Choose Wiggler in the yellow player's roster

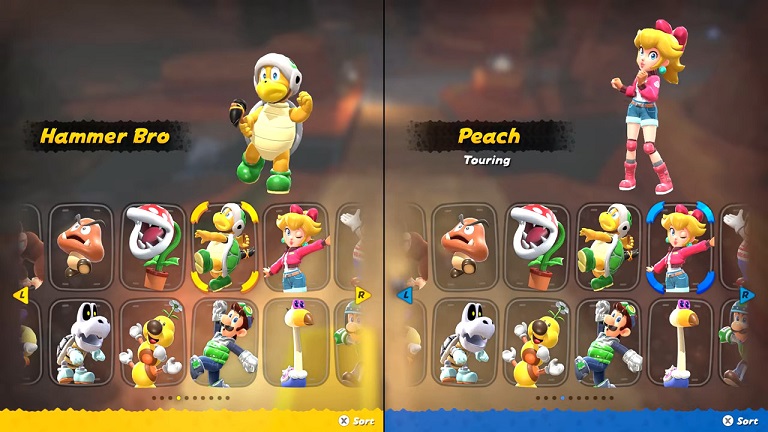click(154, 340)
